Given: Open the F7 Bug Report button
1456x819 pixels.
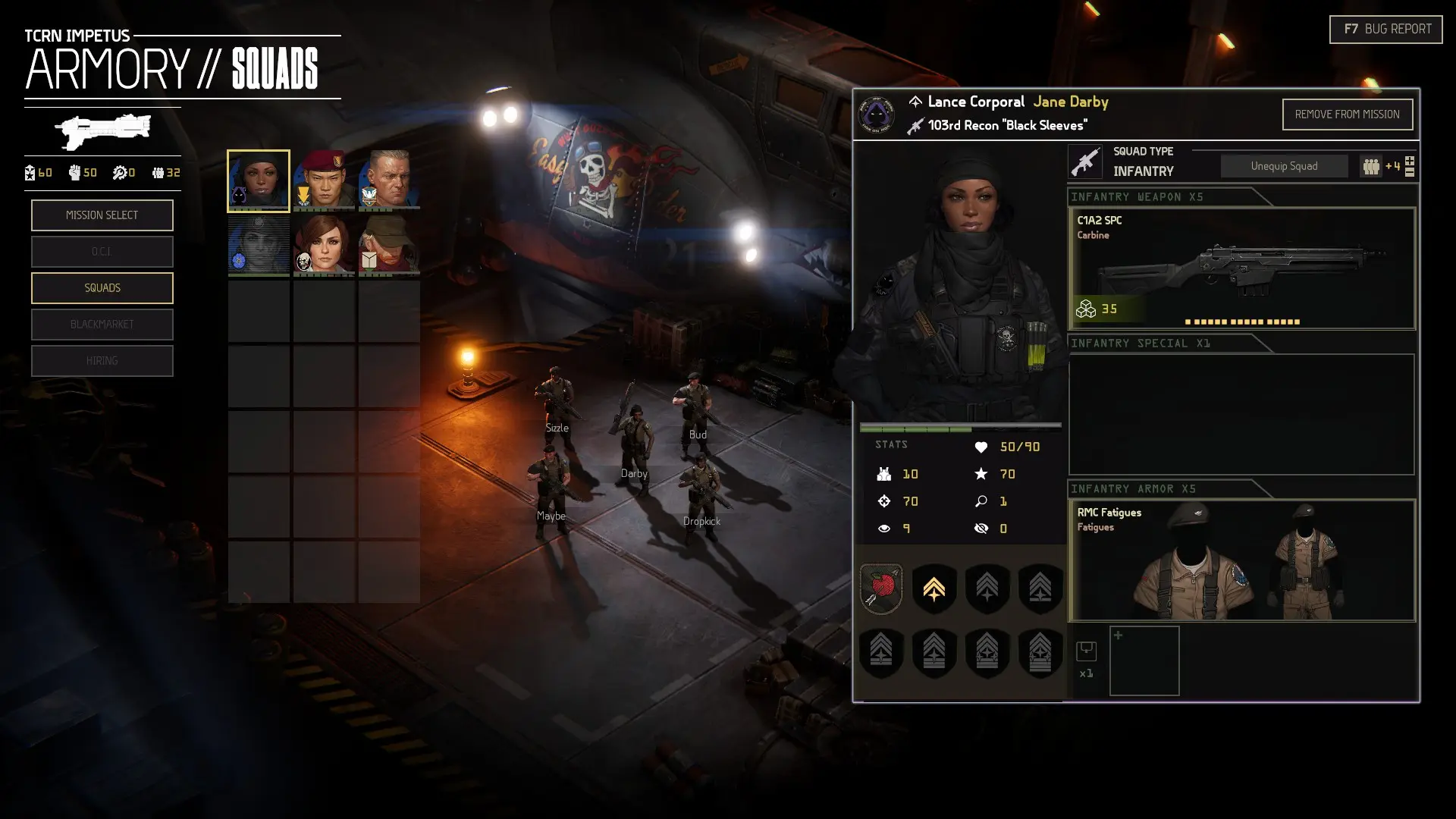Looking at the screenshot, I should [1385, 30].
